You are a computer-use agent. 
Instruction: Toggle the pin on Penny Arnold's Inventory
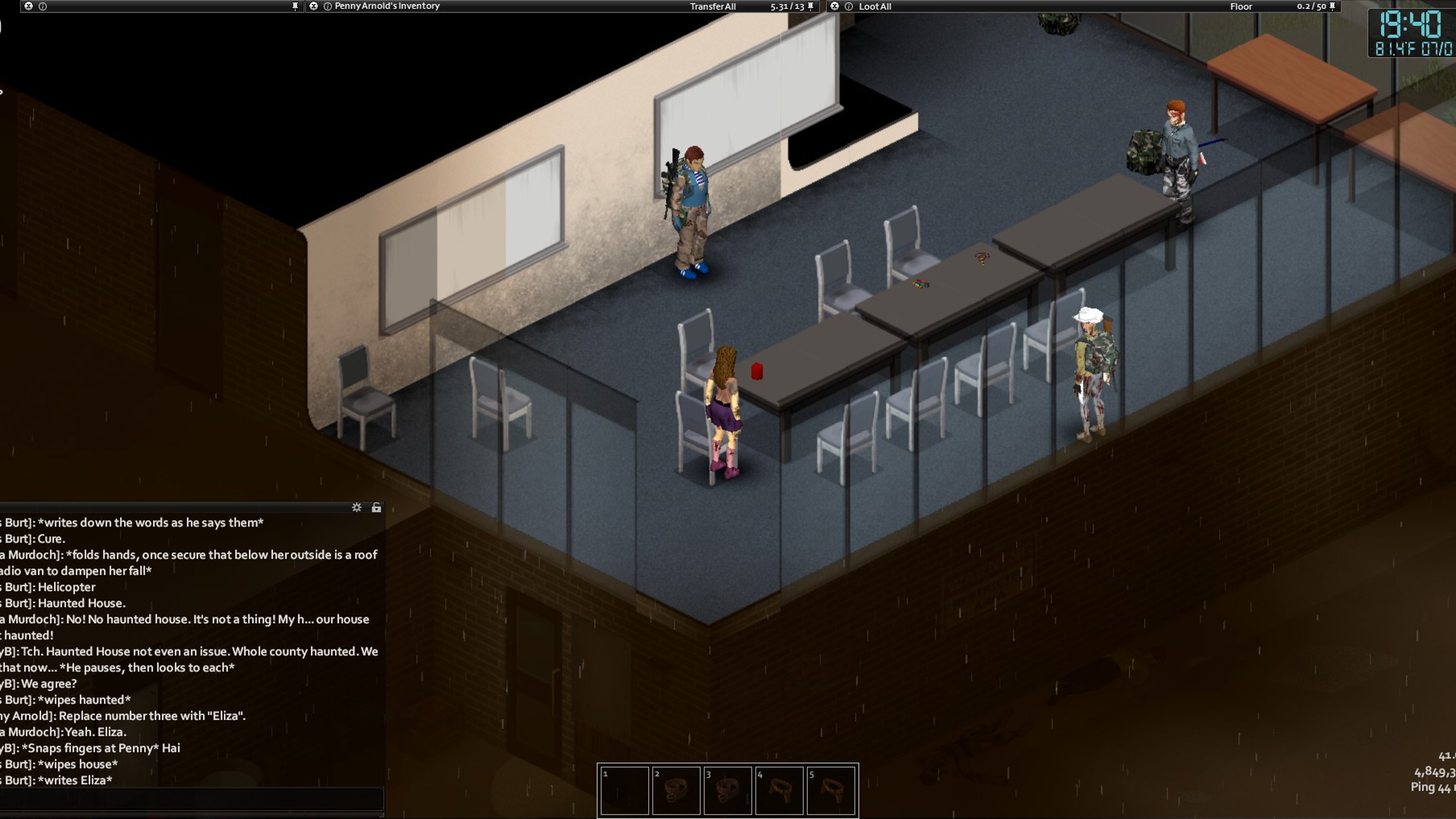click(x=810, y=6)
